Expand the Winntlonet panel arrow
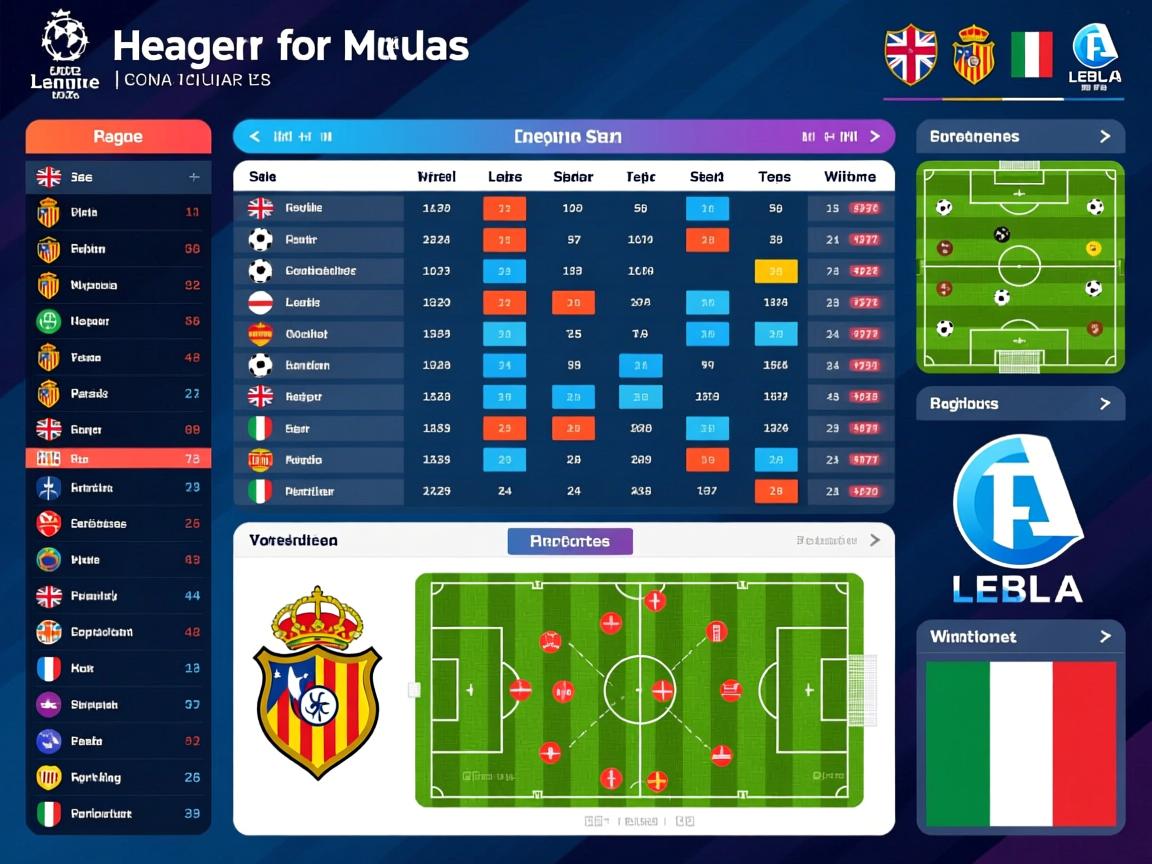This screenshot has width=1152, height=864. 1104,637
